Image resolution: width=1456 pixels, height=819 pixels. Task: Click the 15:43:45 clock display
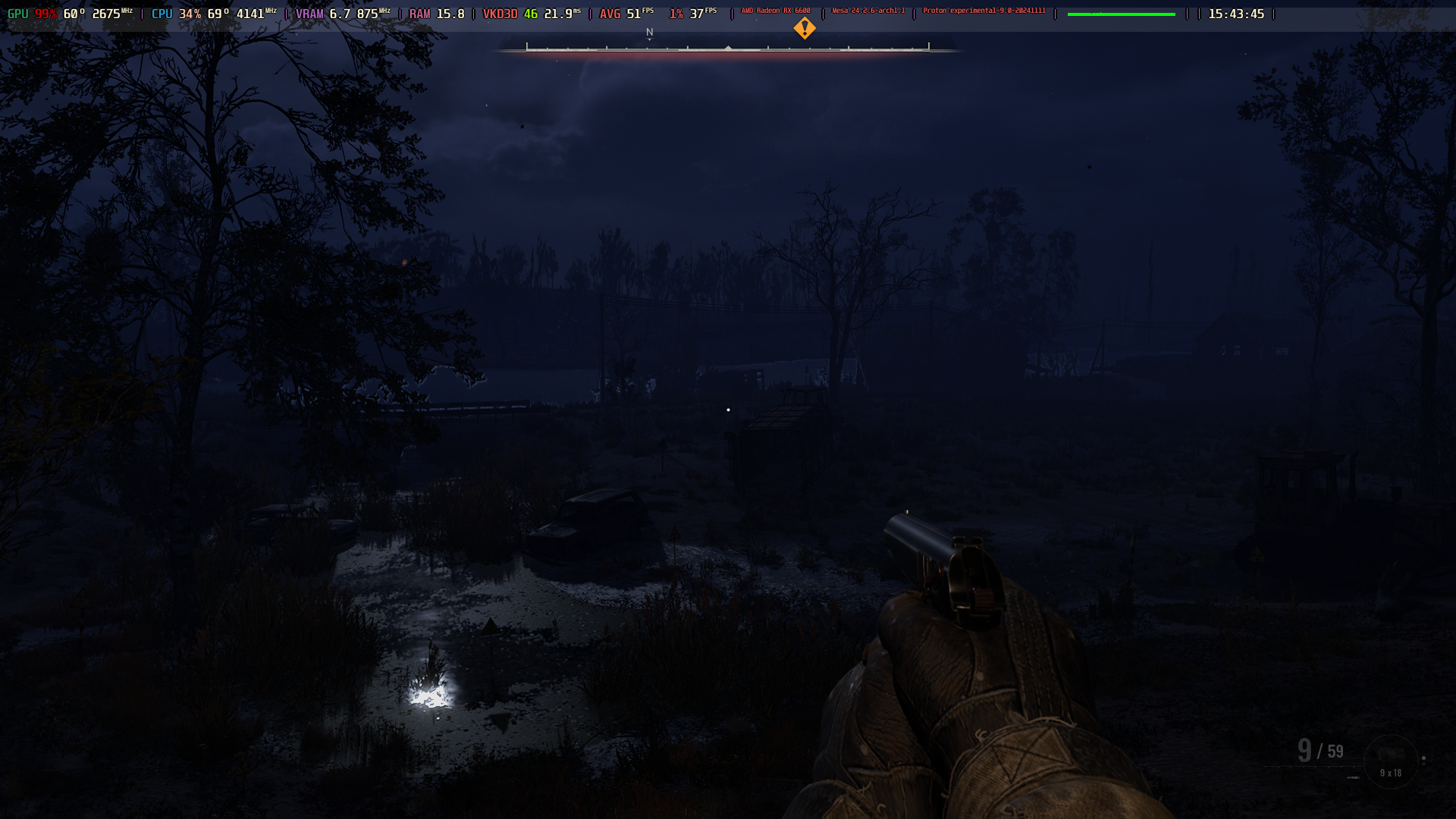(1236, 12)
